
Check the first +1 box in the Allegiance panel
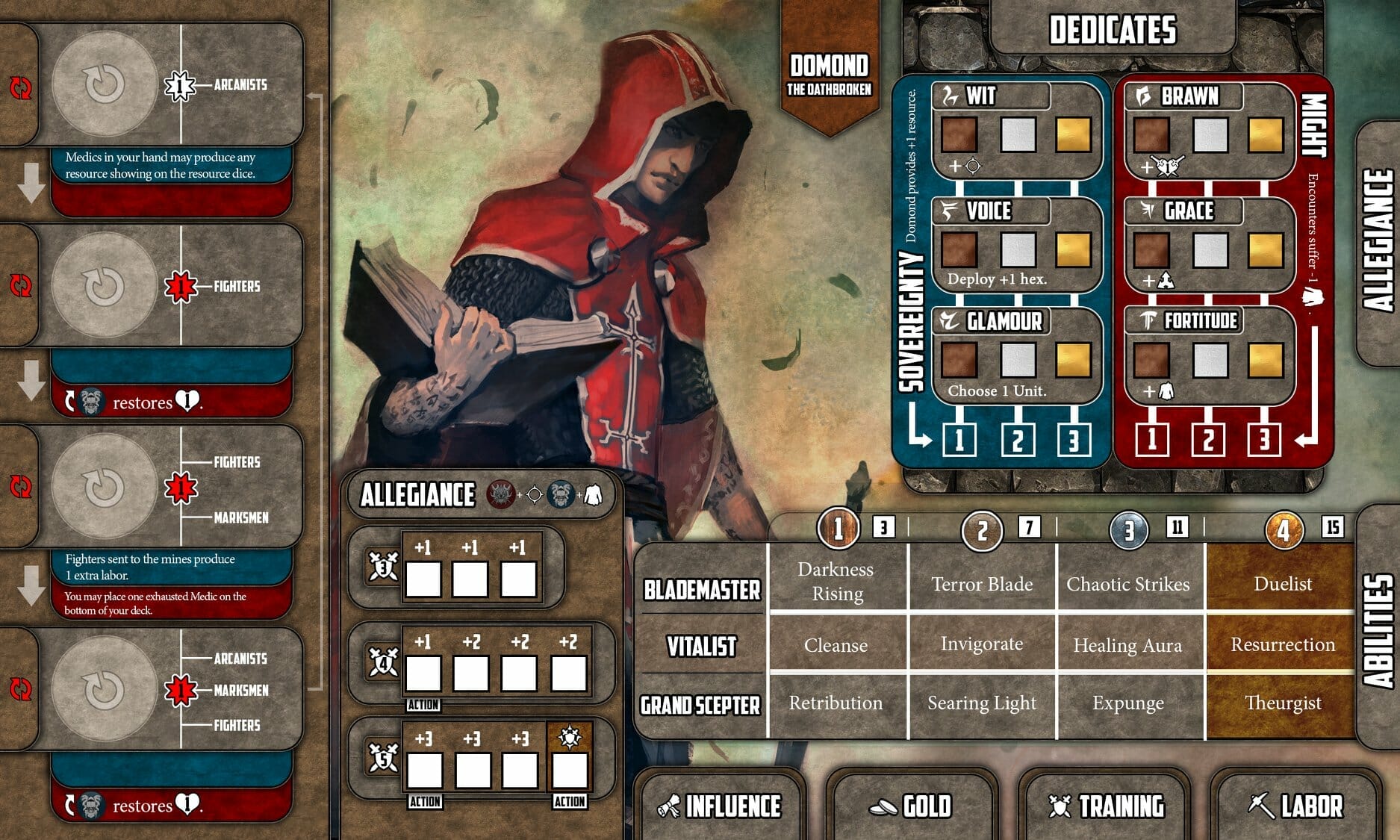[424, 575]
